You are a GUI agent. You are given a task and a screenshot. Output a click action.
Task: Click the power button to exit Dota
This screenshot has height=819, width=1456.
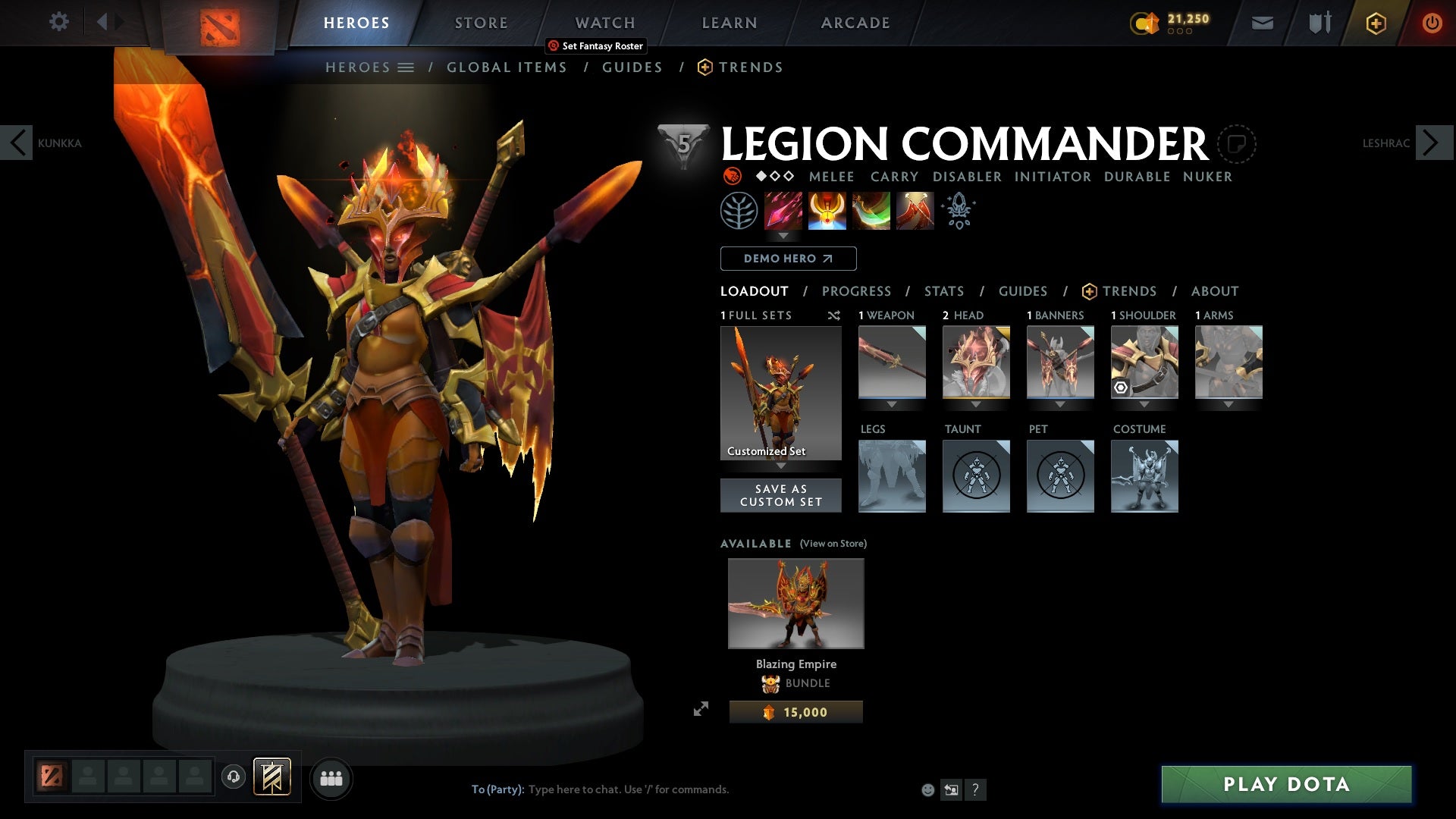point(1433,23)
